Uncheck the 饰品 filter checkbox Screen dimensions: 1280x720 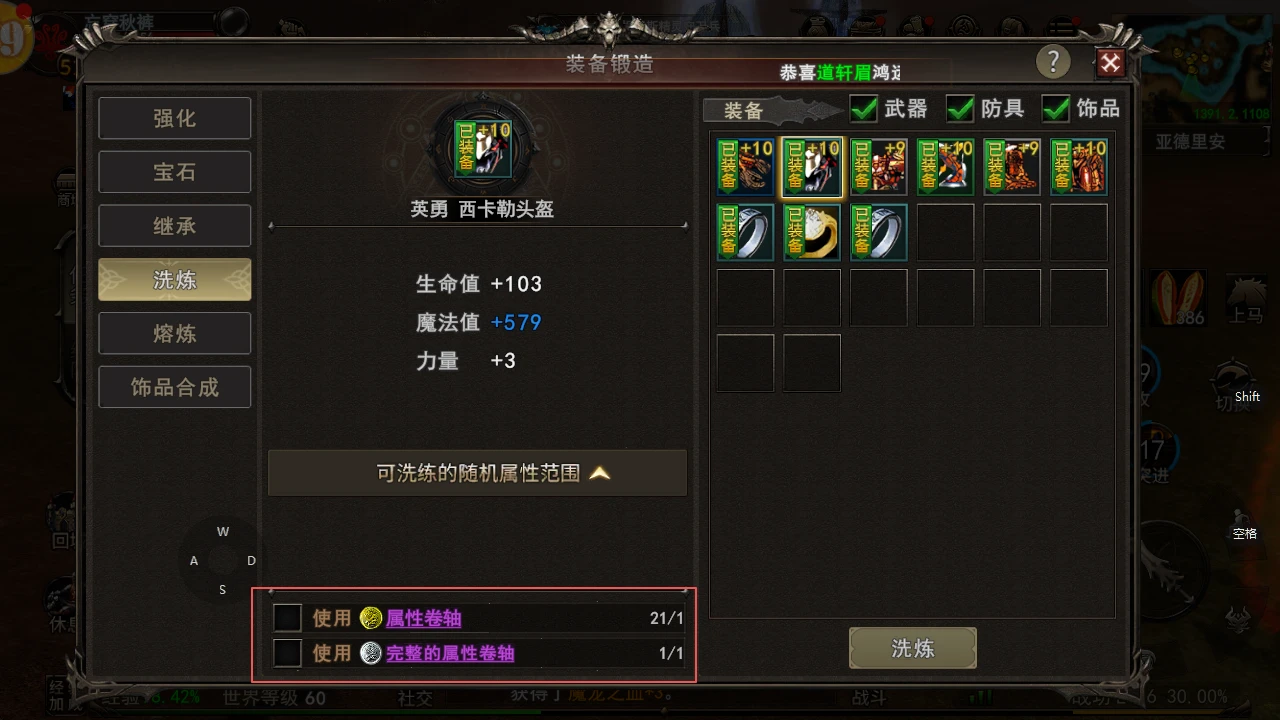pyautogui.click(x=1056, y=108)
